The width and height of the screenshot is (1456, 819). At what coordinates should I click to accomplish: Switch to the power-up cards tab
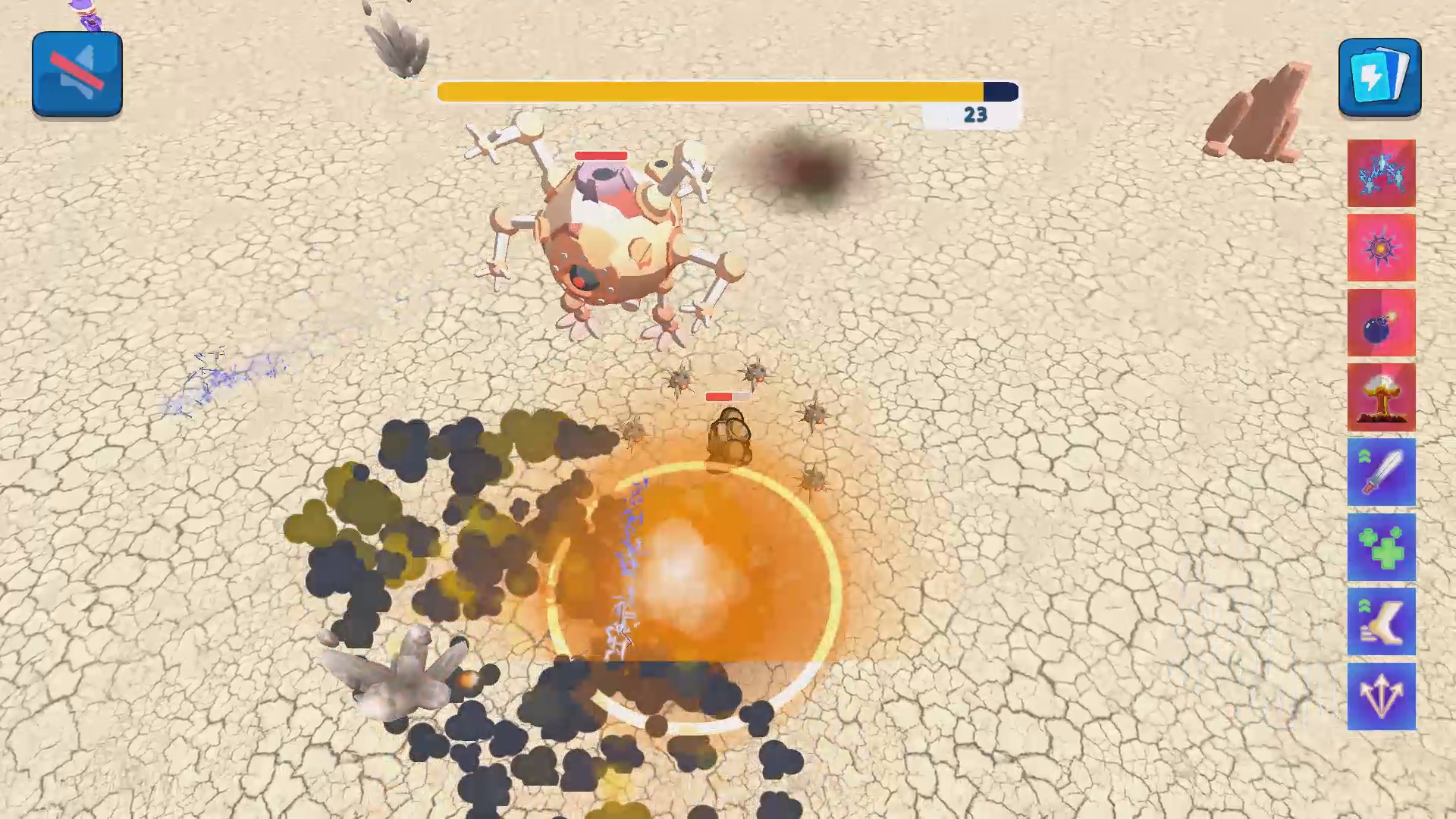coord(1379,76)
